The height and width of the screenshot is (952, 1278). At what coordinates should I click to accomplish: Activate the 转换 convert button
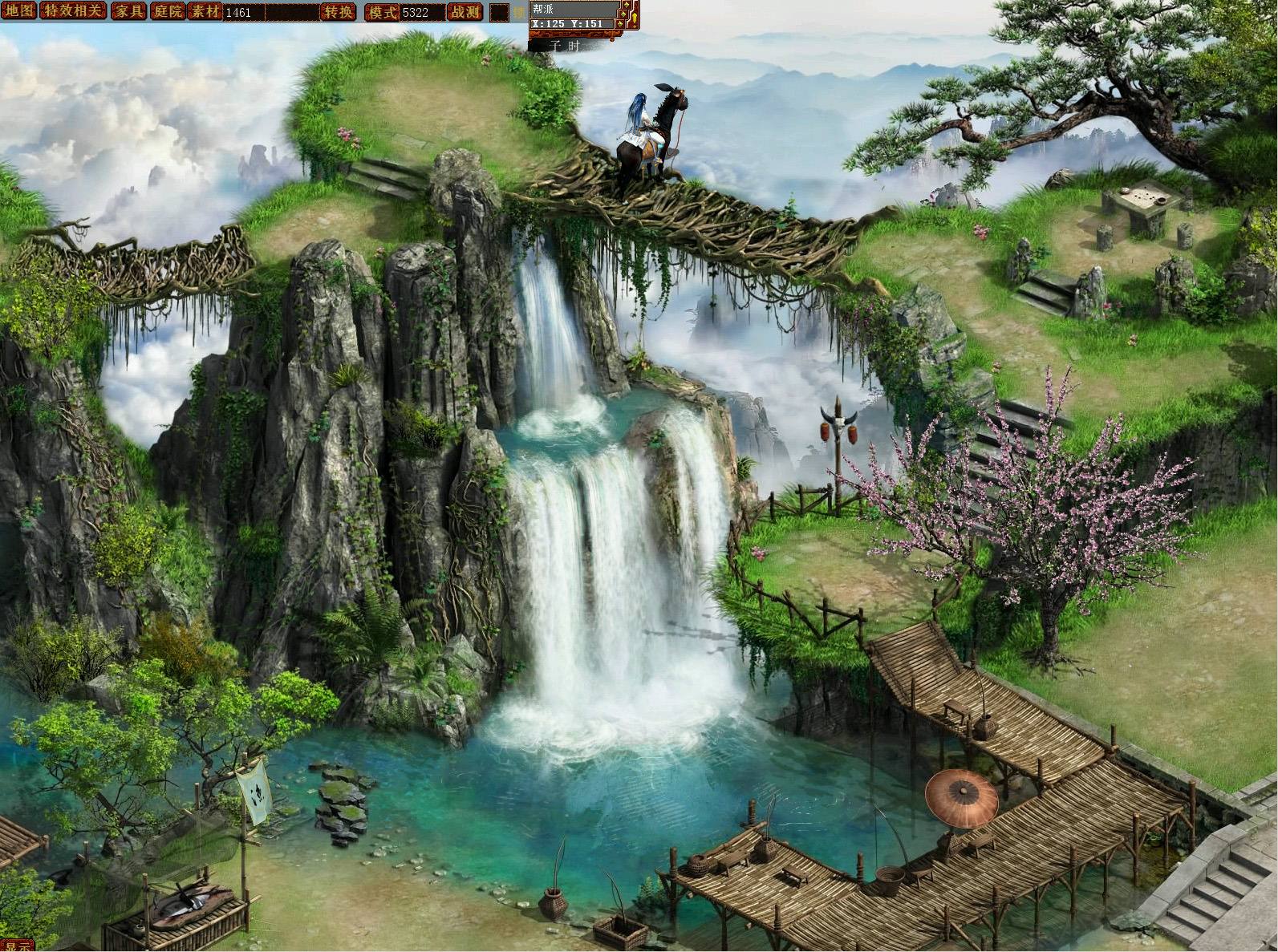338,12
